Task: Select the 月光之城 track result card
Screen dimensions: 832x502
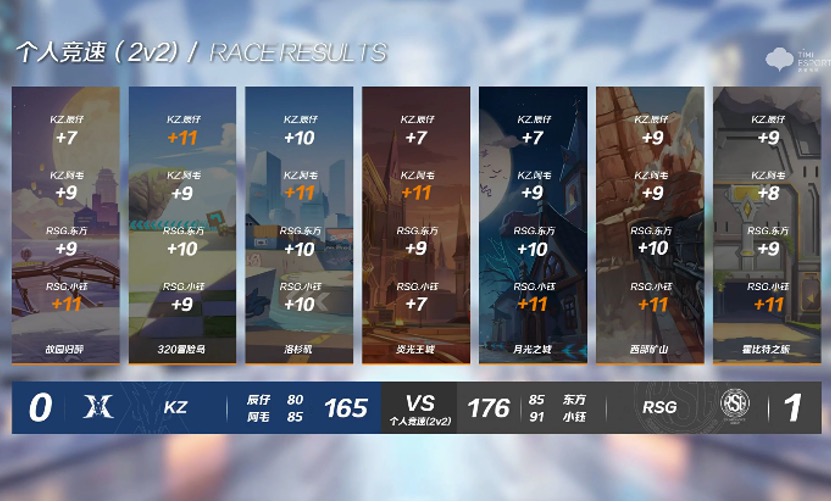Action: [x=532, y=225]
